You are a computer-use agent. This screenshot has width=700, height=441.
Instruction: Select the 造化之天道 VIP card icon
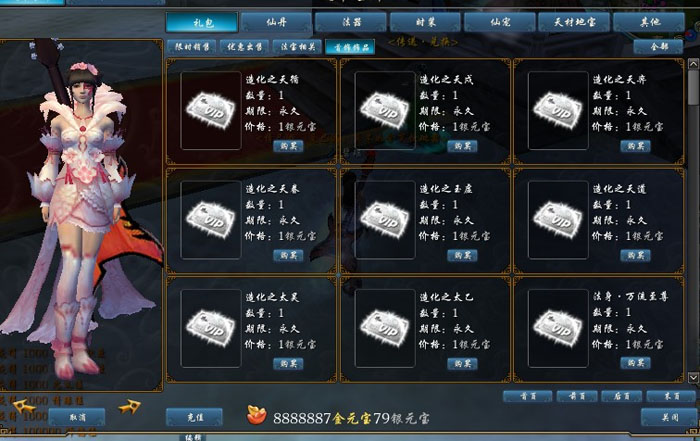click(557, 214)
